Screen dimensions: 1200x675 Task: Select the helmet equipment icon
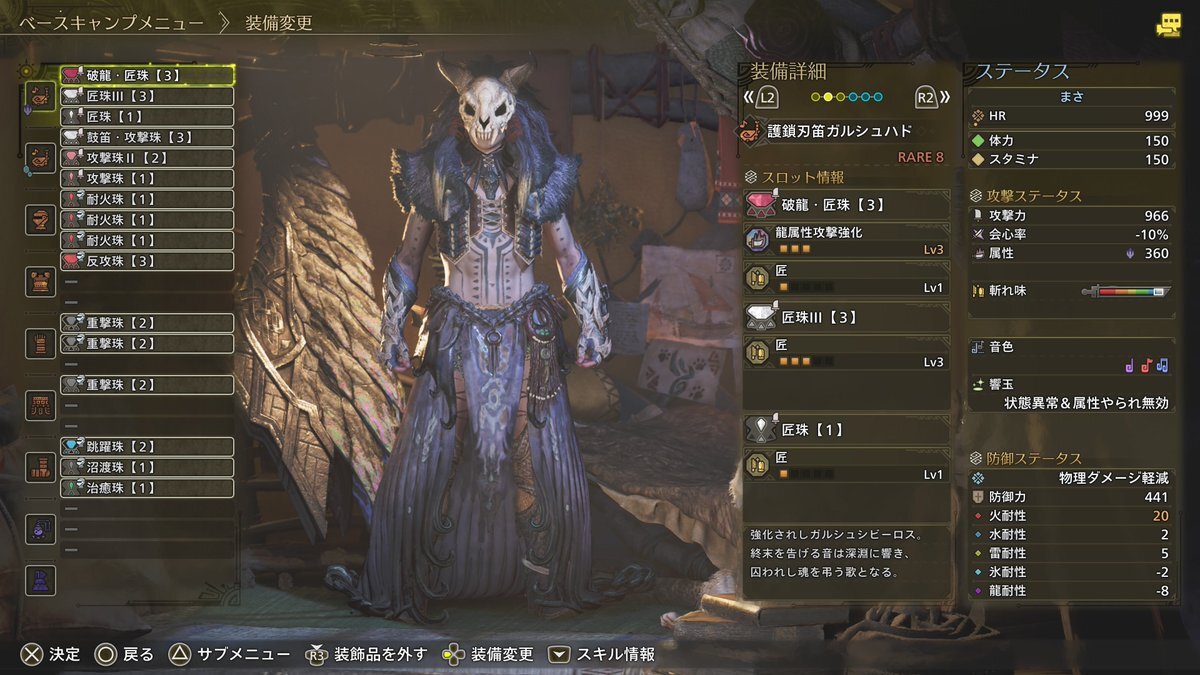(x=41, y=219)
